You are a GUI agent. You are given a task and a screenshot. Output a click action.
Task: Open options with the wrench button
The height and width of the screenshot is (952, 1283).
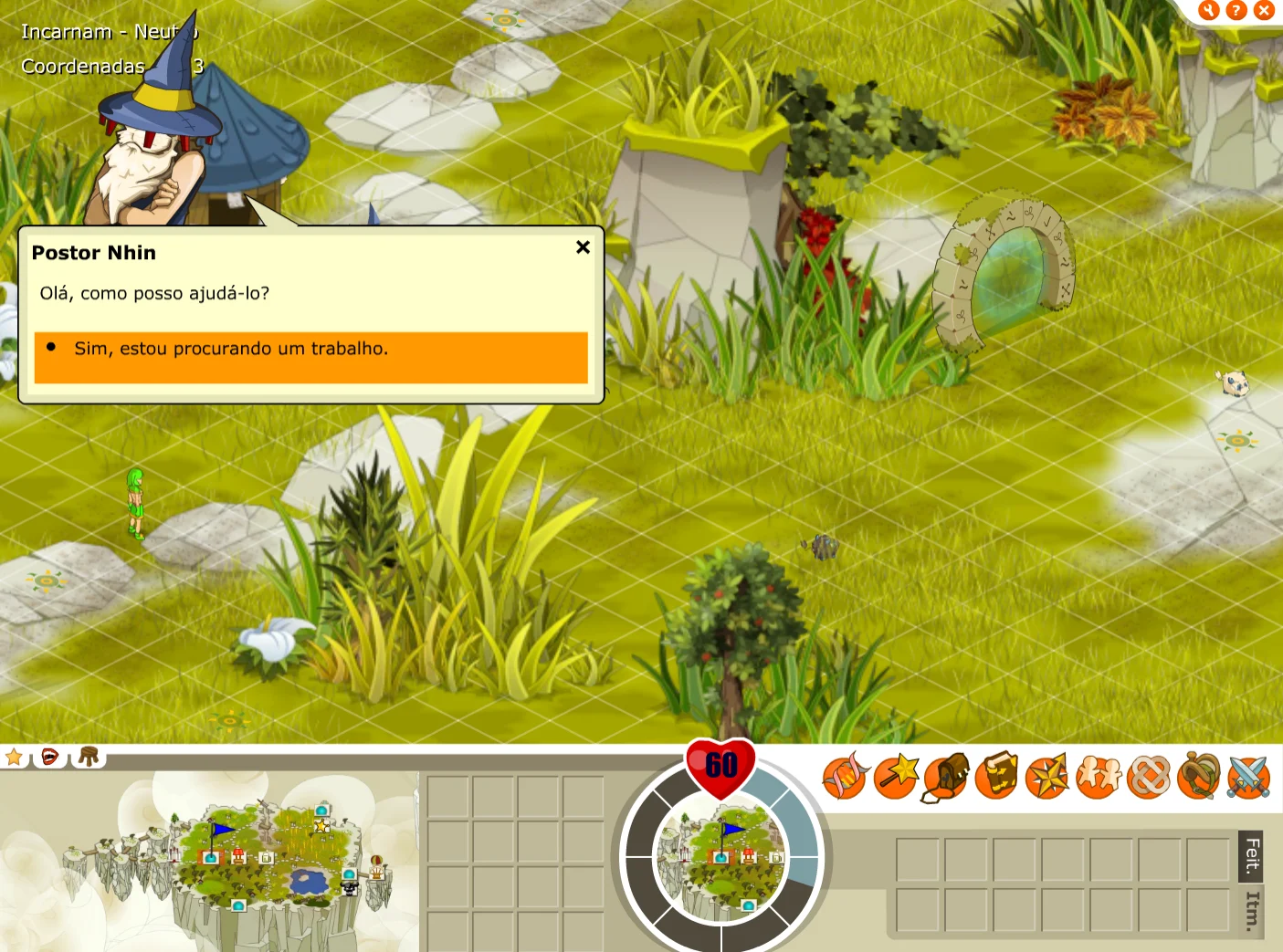pos(1209,10)
